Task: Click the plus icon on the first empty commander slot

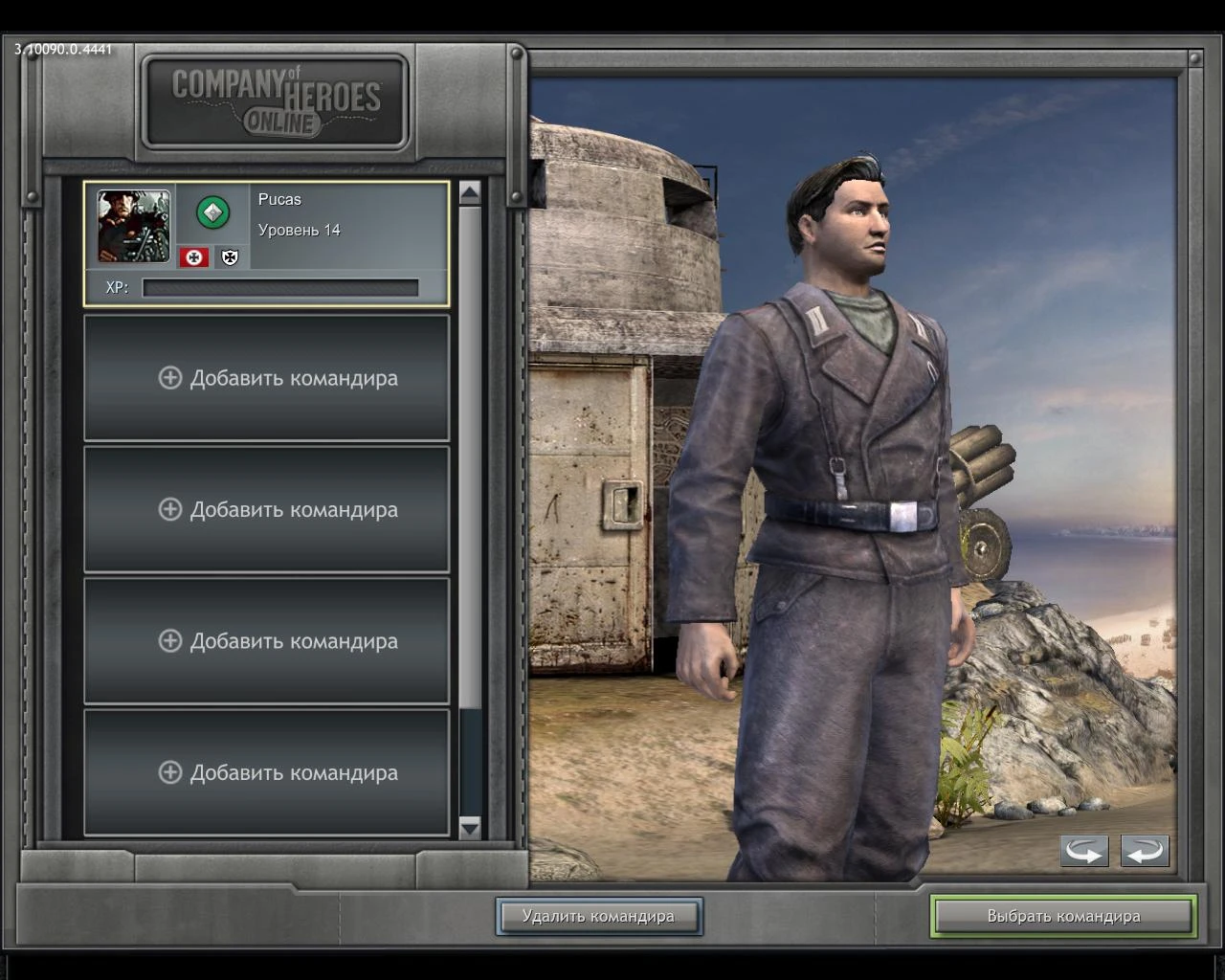Action: pos(170,378)
